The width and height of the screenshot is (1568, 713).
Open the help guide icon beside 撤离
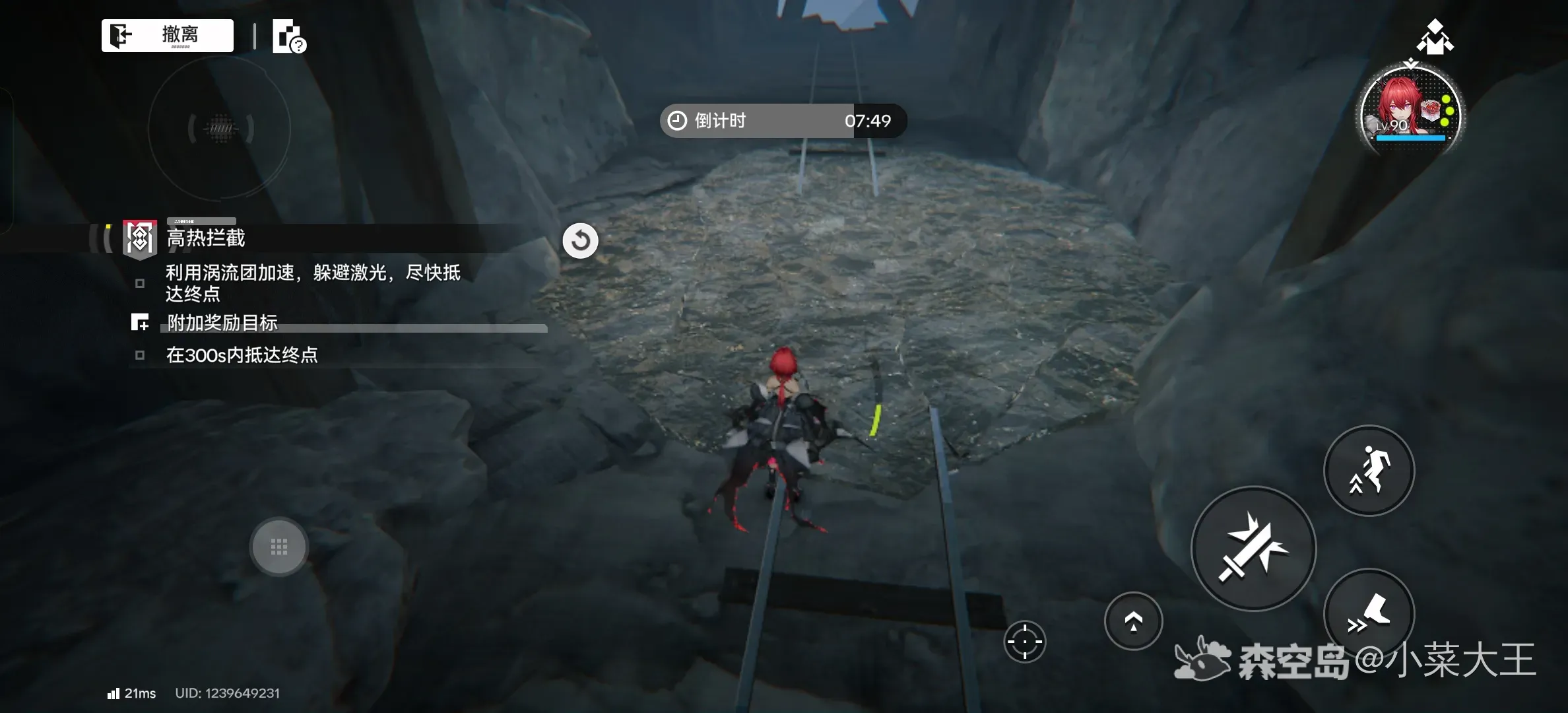pos(289,36)
